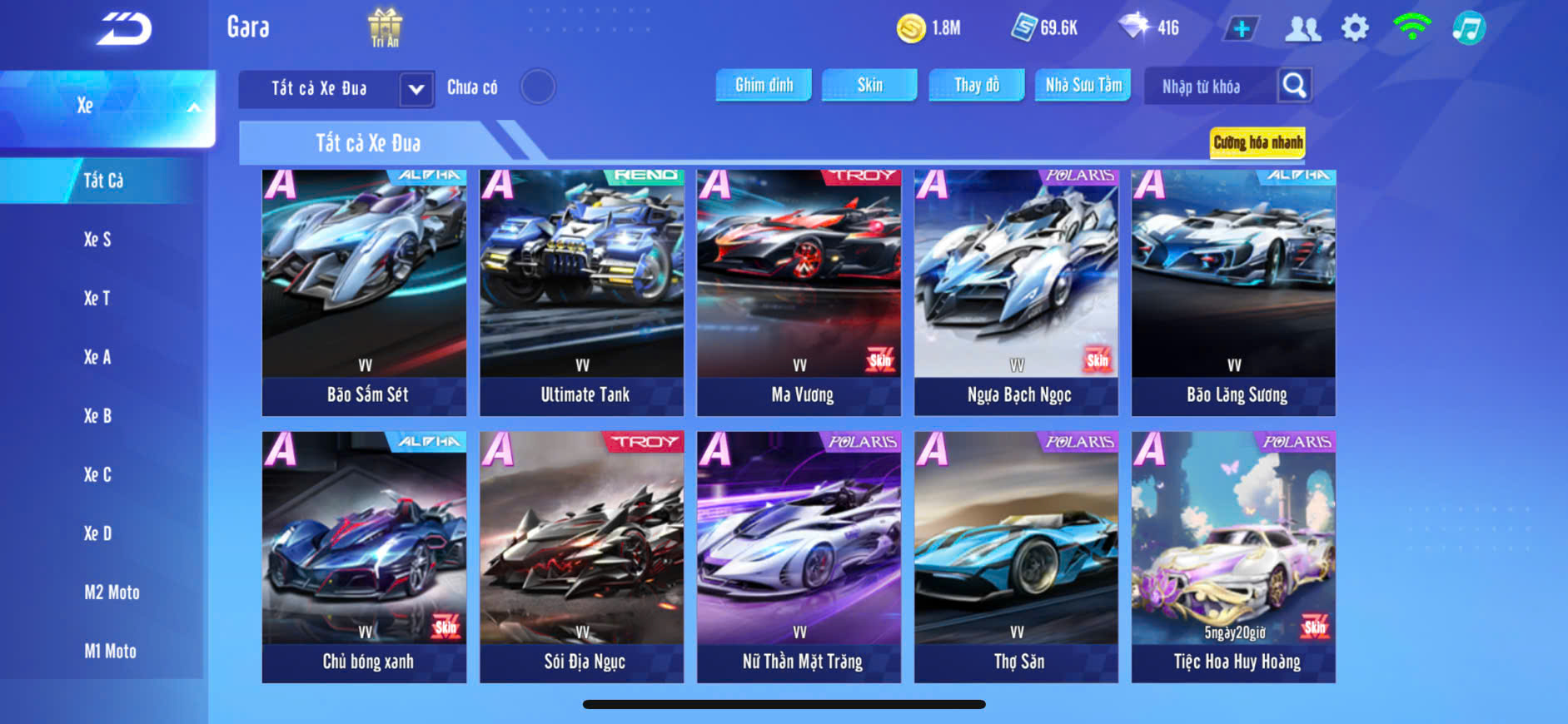Open Nhà Sưu Tầm collection

tap(1083, 85)
